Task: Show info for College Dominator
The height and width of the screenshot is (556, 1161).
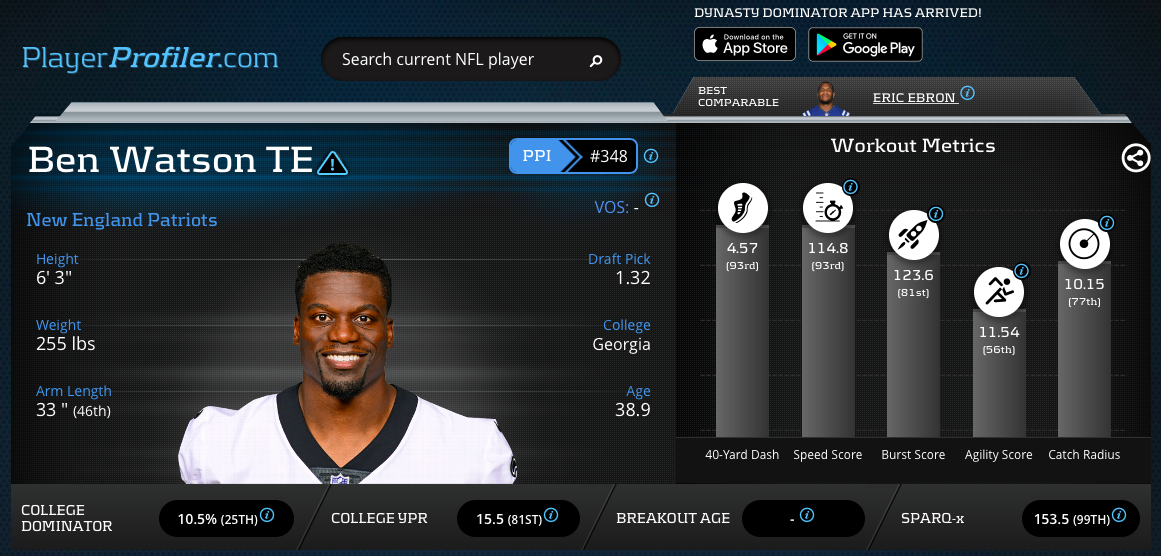Action: coord(267,516)
